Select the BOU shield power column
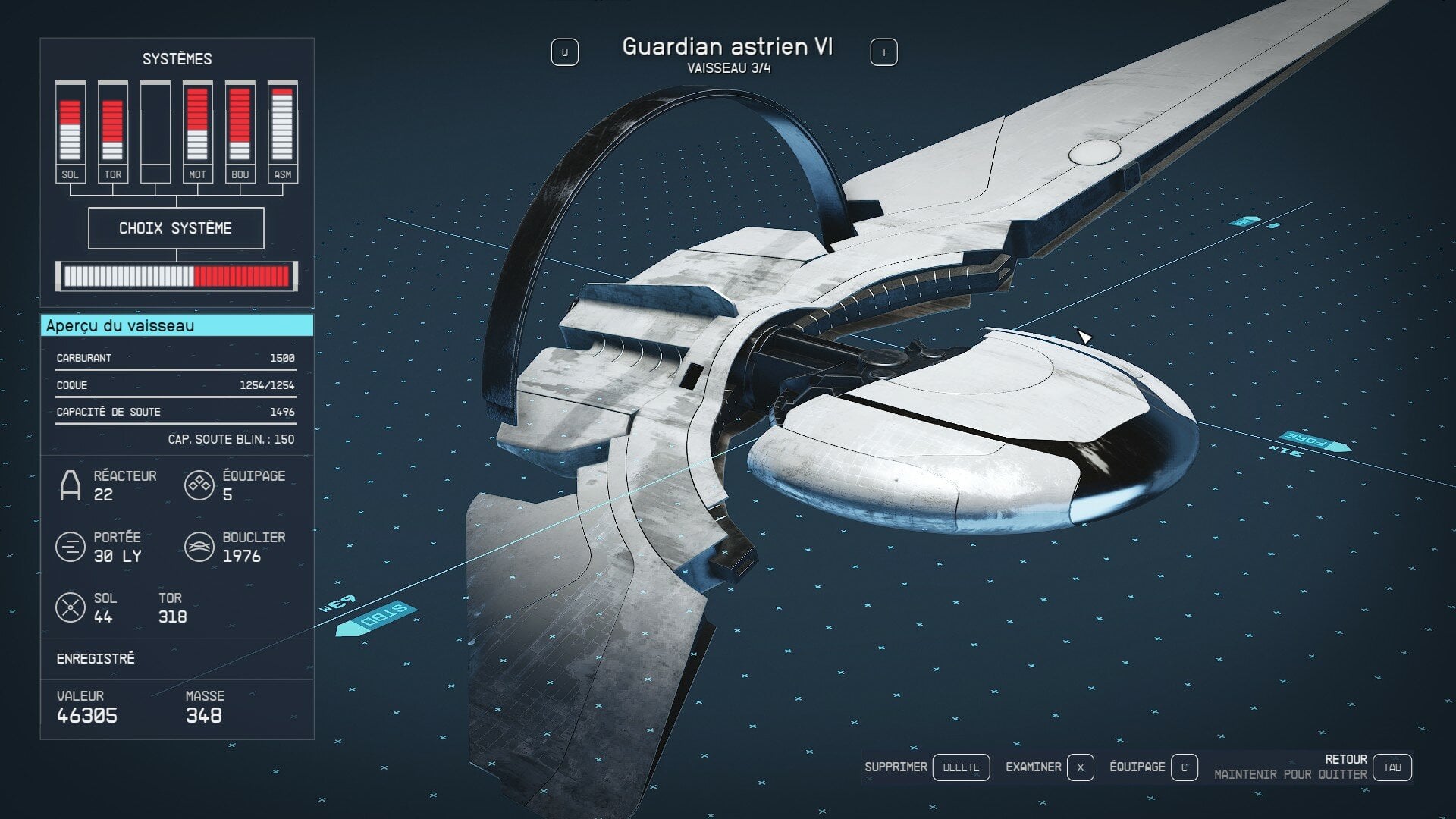 point(240,130)
